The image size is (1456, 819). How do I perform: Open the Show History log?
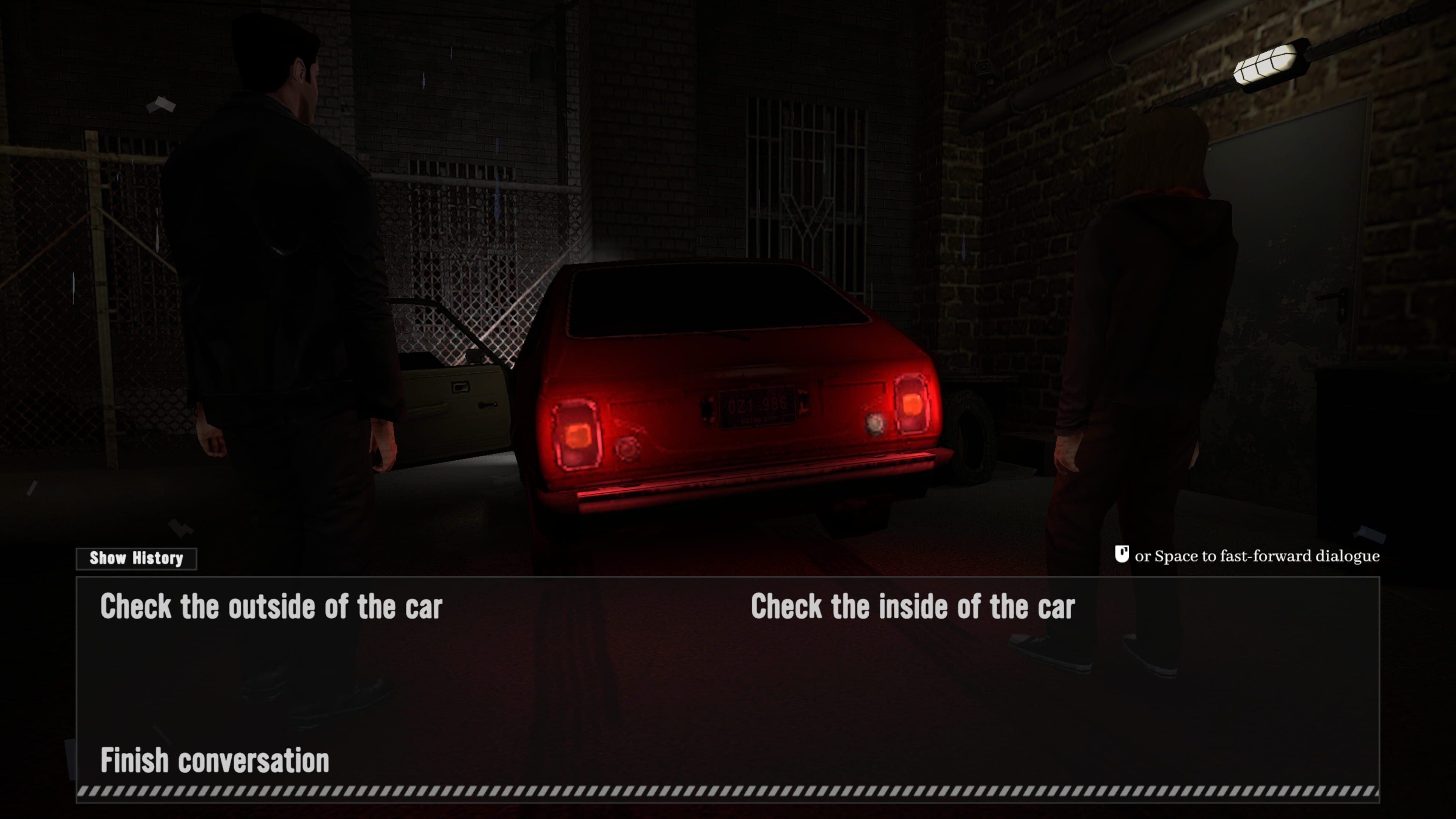click(136, 559)
